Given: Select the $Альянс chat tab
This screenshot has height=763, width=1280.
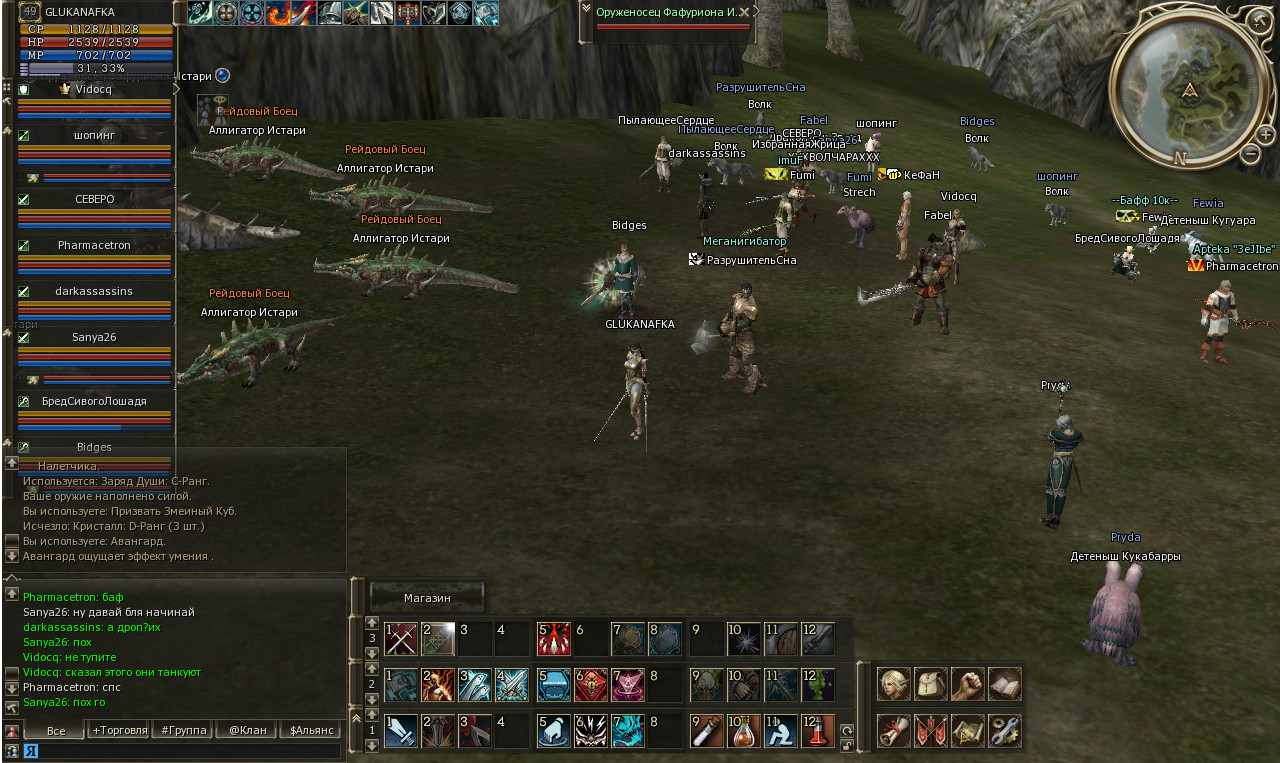Looking at the screenshot, I should 310,730.
